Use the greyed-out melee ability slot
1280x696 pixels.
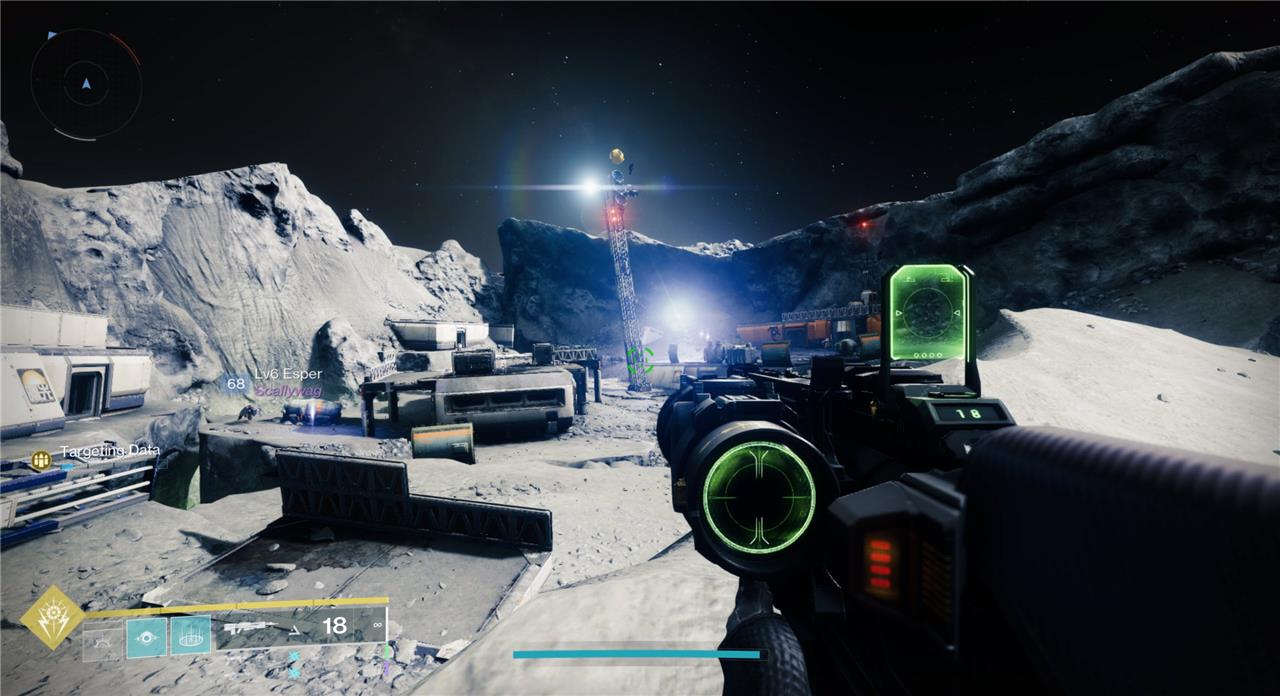pos(102,637)
